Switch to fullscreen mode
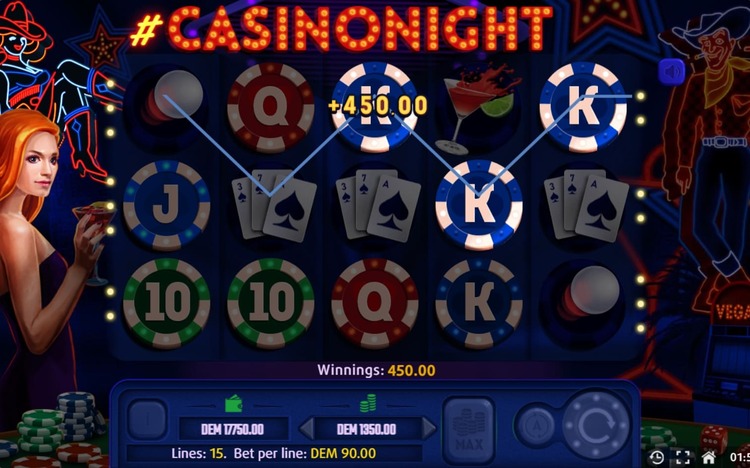750x468 pixels. coord(683,457)
